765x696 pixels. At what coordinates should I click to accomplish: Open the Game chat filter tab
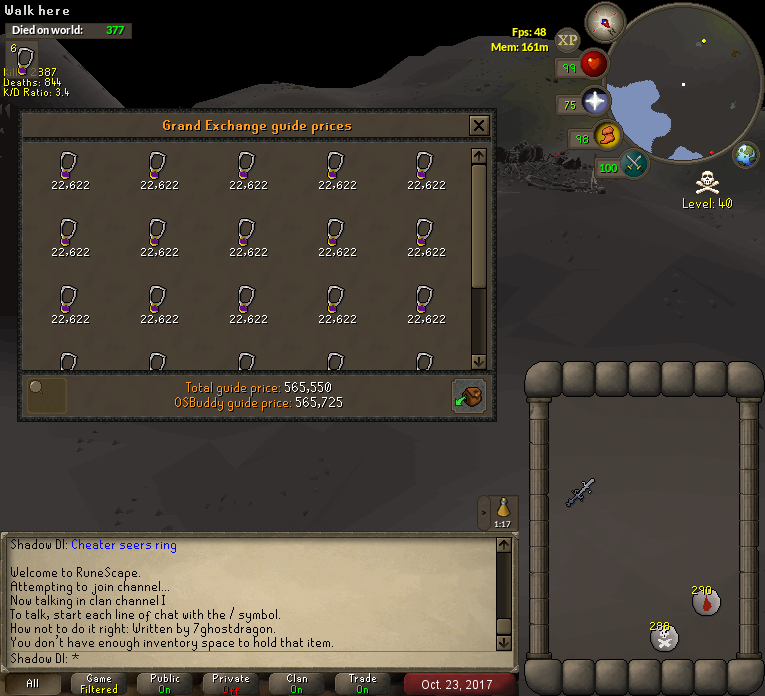coord(99,684)
